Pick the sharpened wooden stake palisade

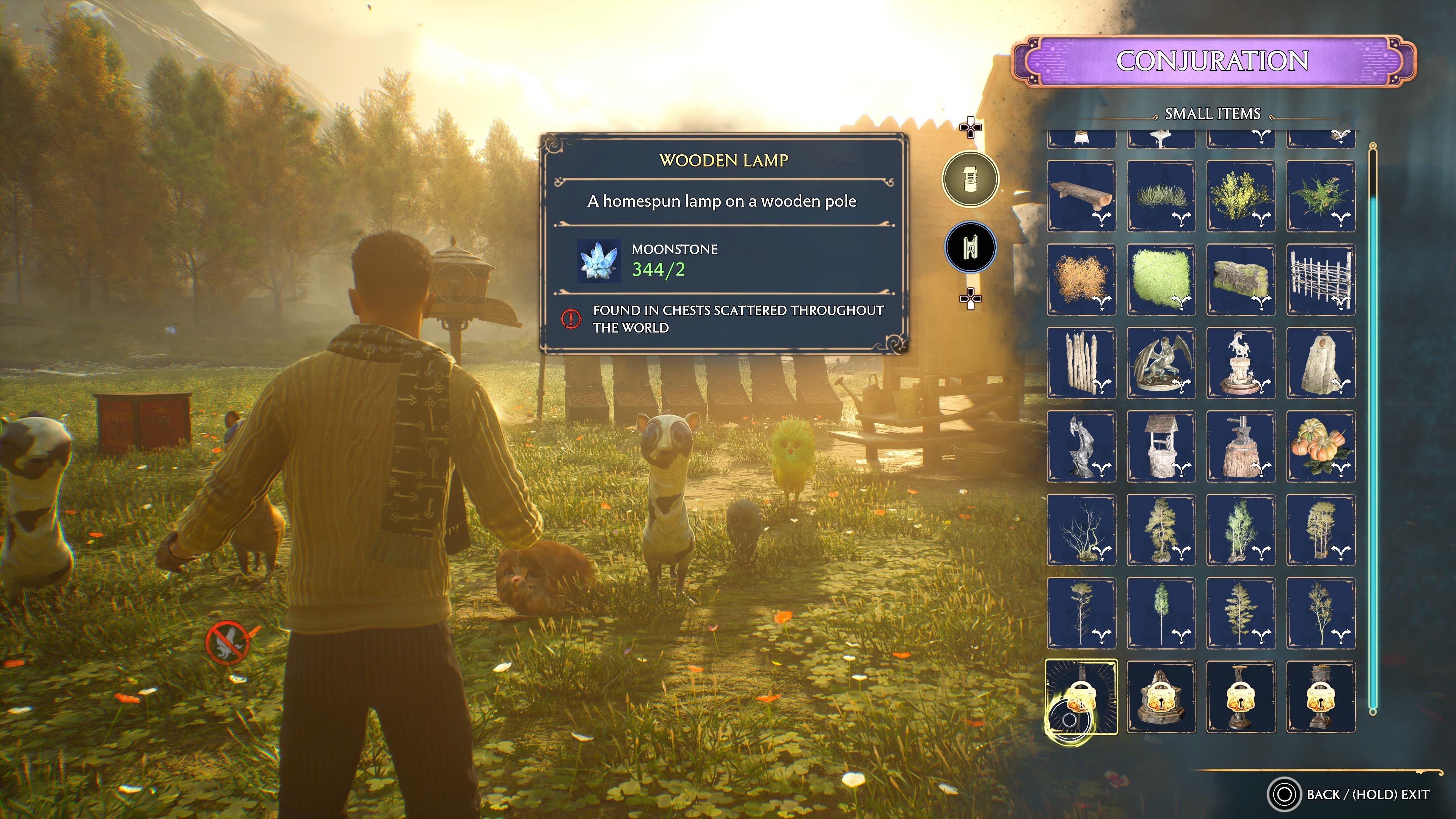[x=1081, y=363]
